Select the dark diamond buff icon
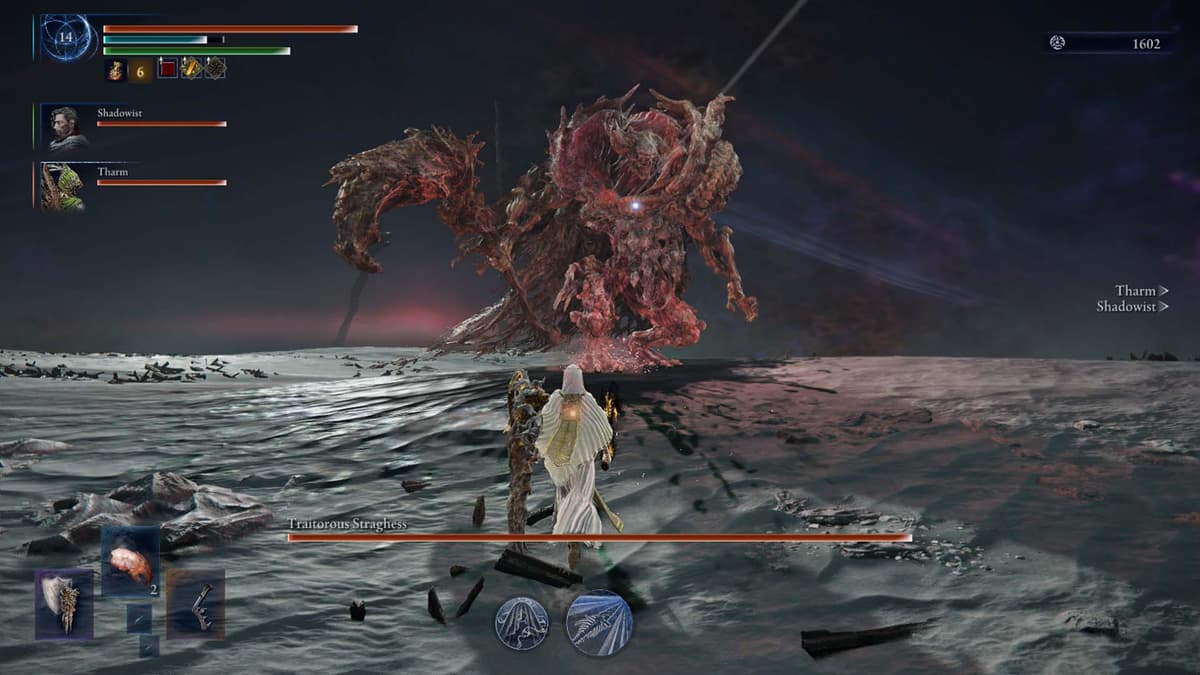This screenshot has width=1200, height=675. (x=214, y=68)
